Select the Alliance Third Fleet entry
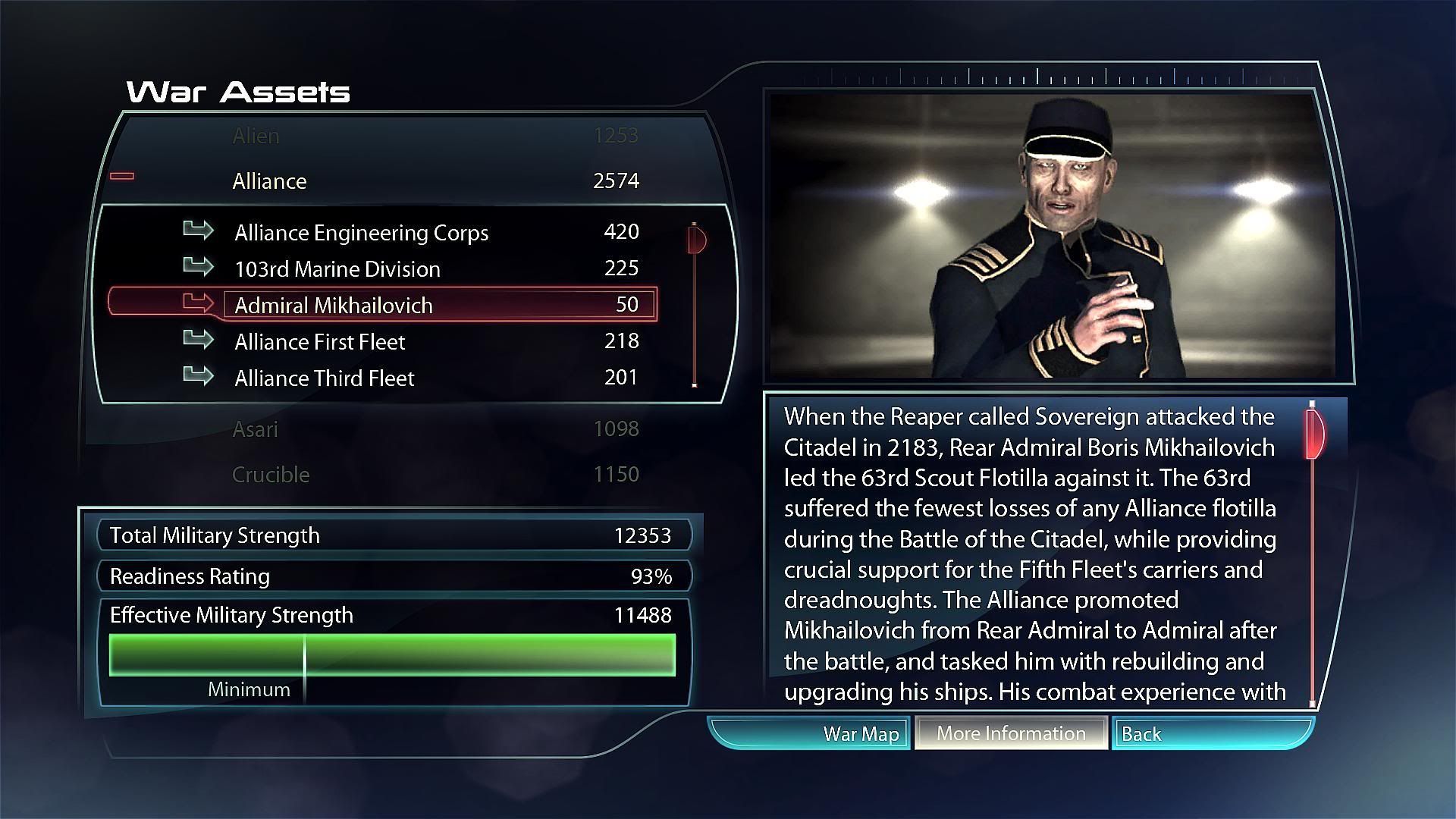The height and width of the screenshot is (819, 1456). pos(324,378)
